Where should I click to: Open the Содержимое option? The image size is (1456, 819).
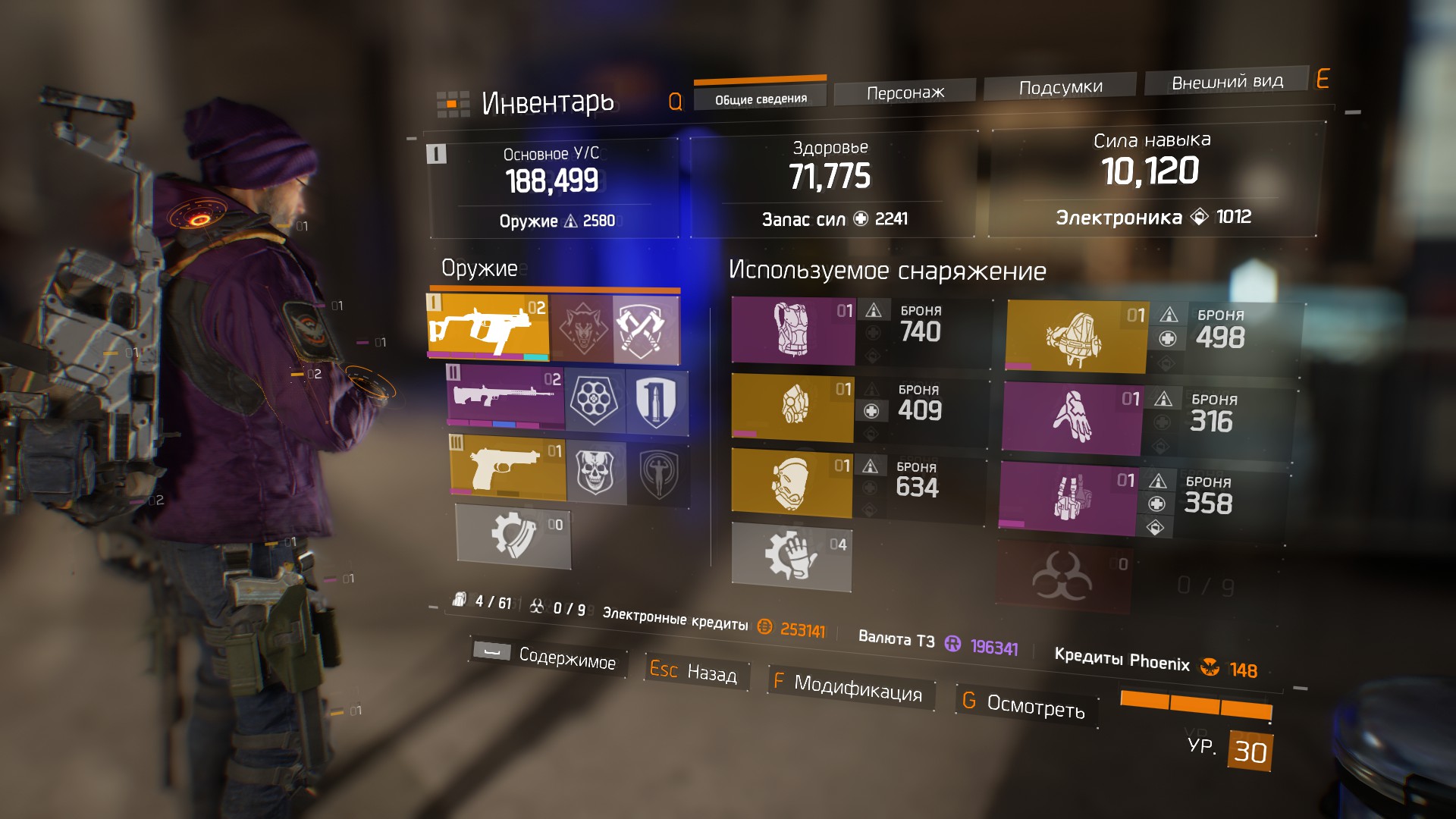[x=548, y=656]
